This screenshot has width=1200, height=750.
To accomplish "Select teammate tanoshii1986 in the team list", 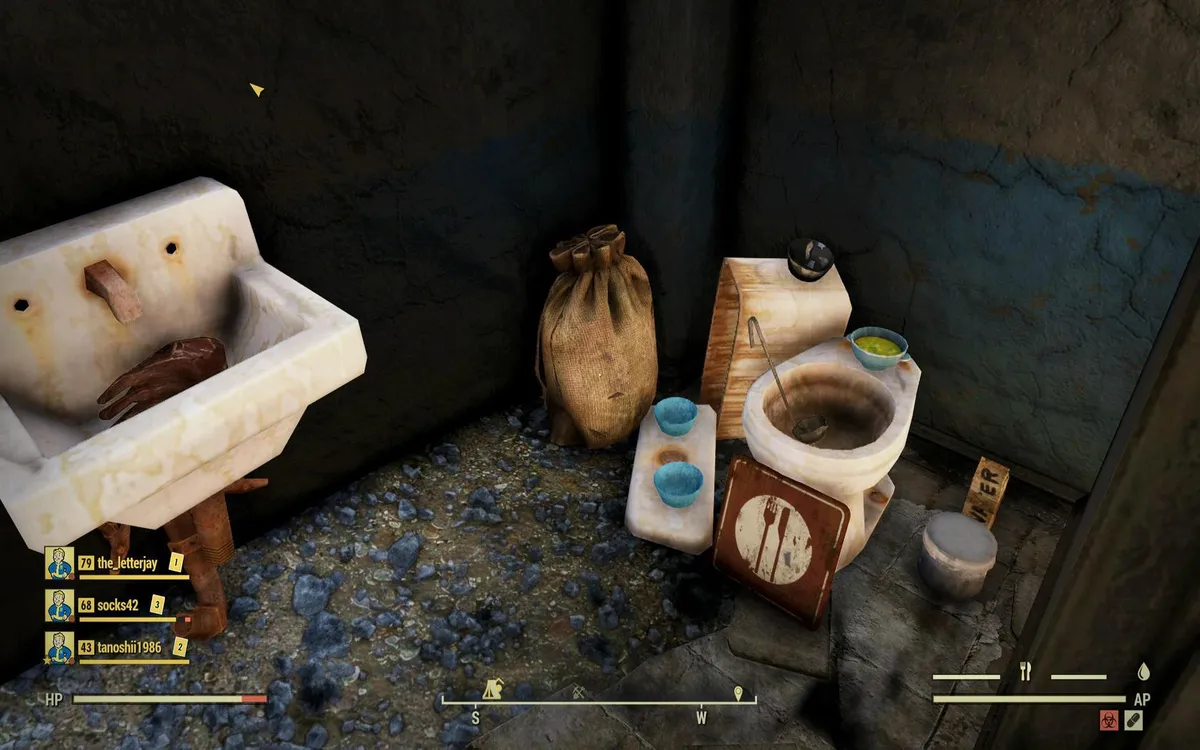I will pos(130,647).
